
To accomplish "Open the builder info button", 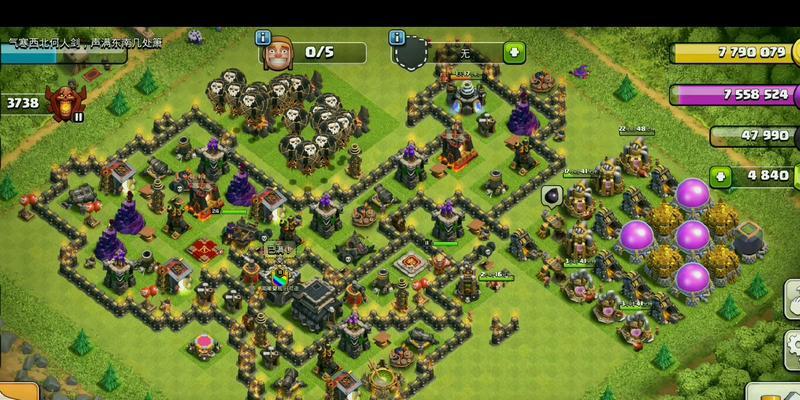I will 264,36.
